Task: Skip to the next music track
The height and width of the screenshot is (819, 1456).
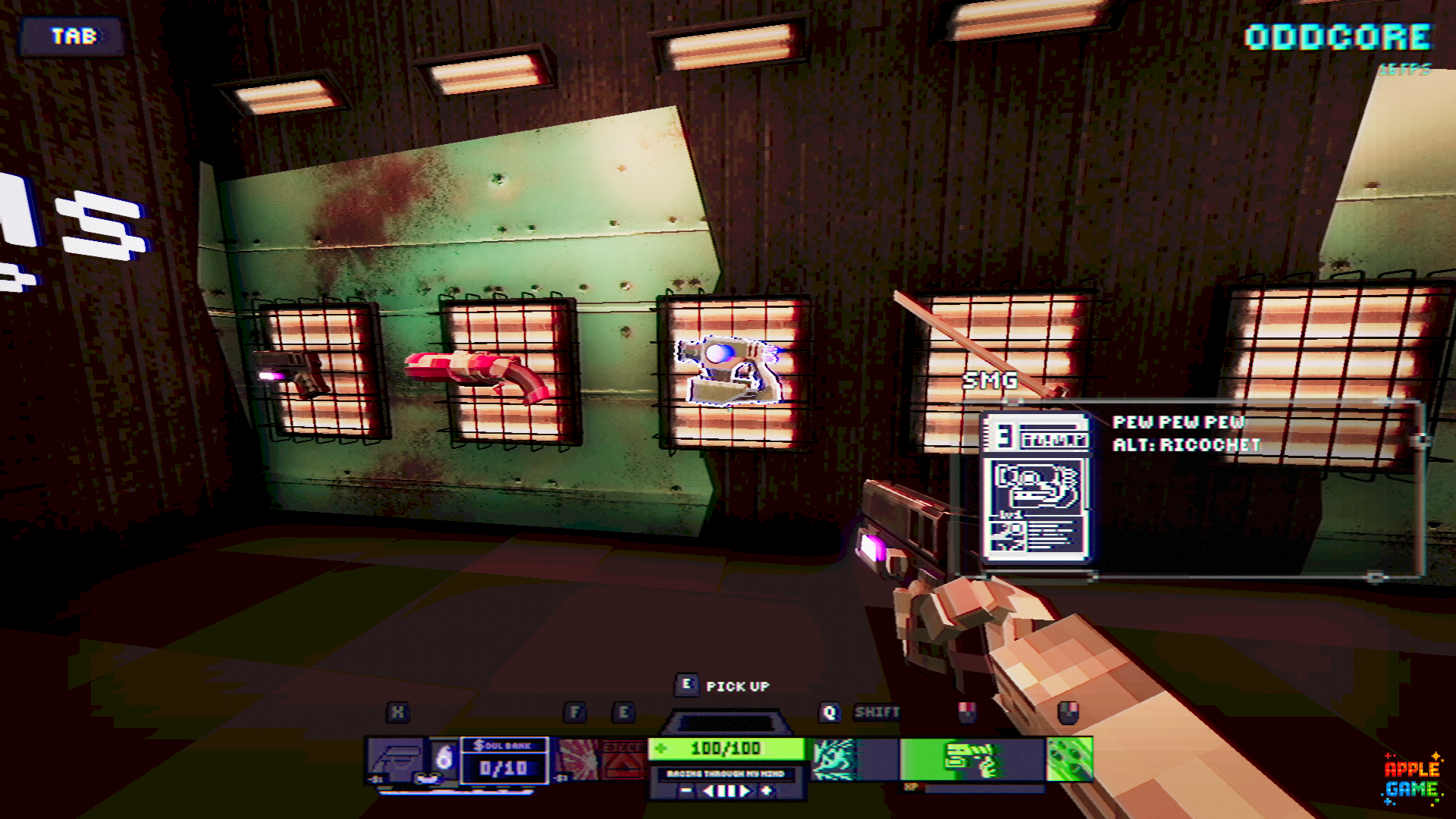Action: point(746,791)
